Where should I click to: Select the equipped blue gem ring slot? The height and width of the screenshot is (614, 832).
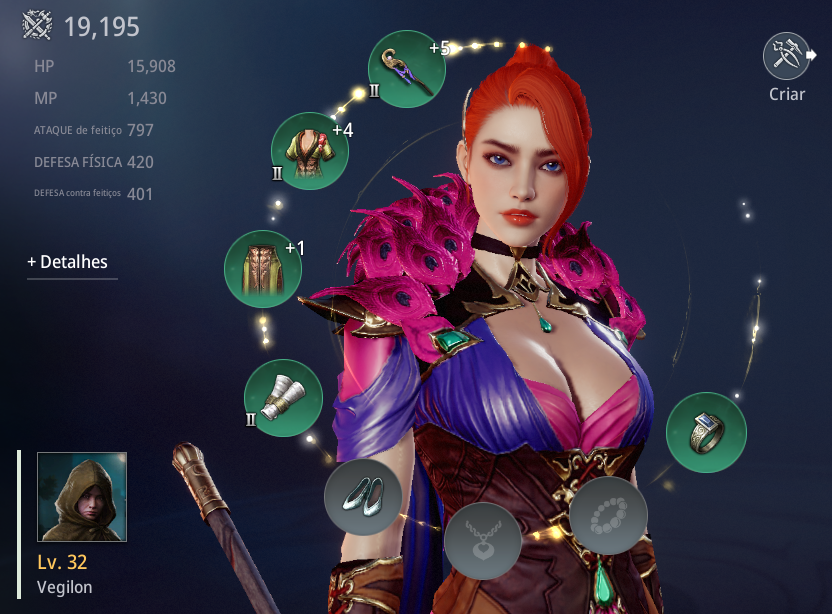coord(706,432)
